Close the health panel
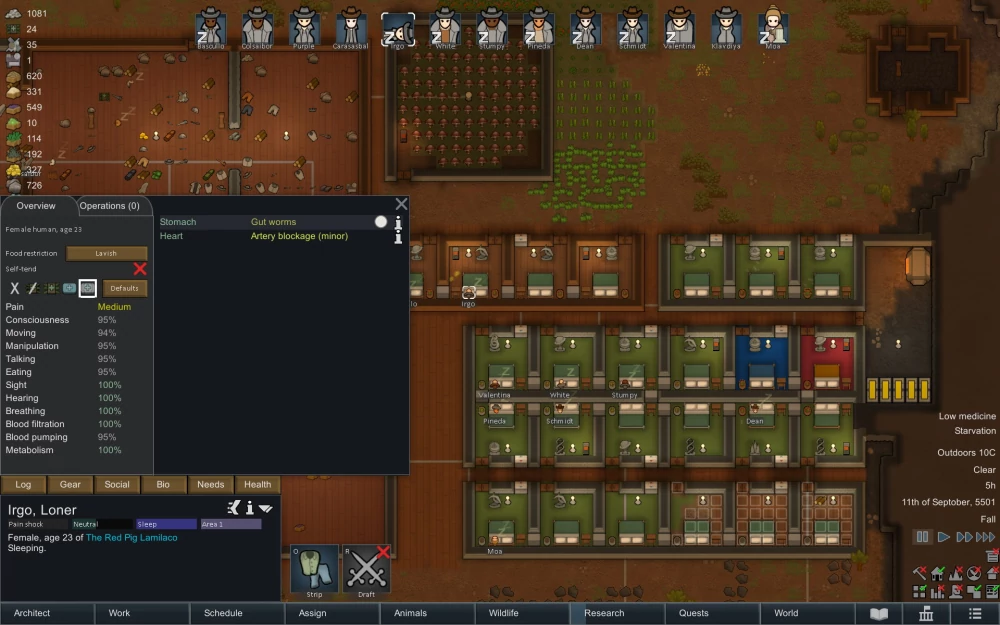 pos(401,204)
